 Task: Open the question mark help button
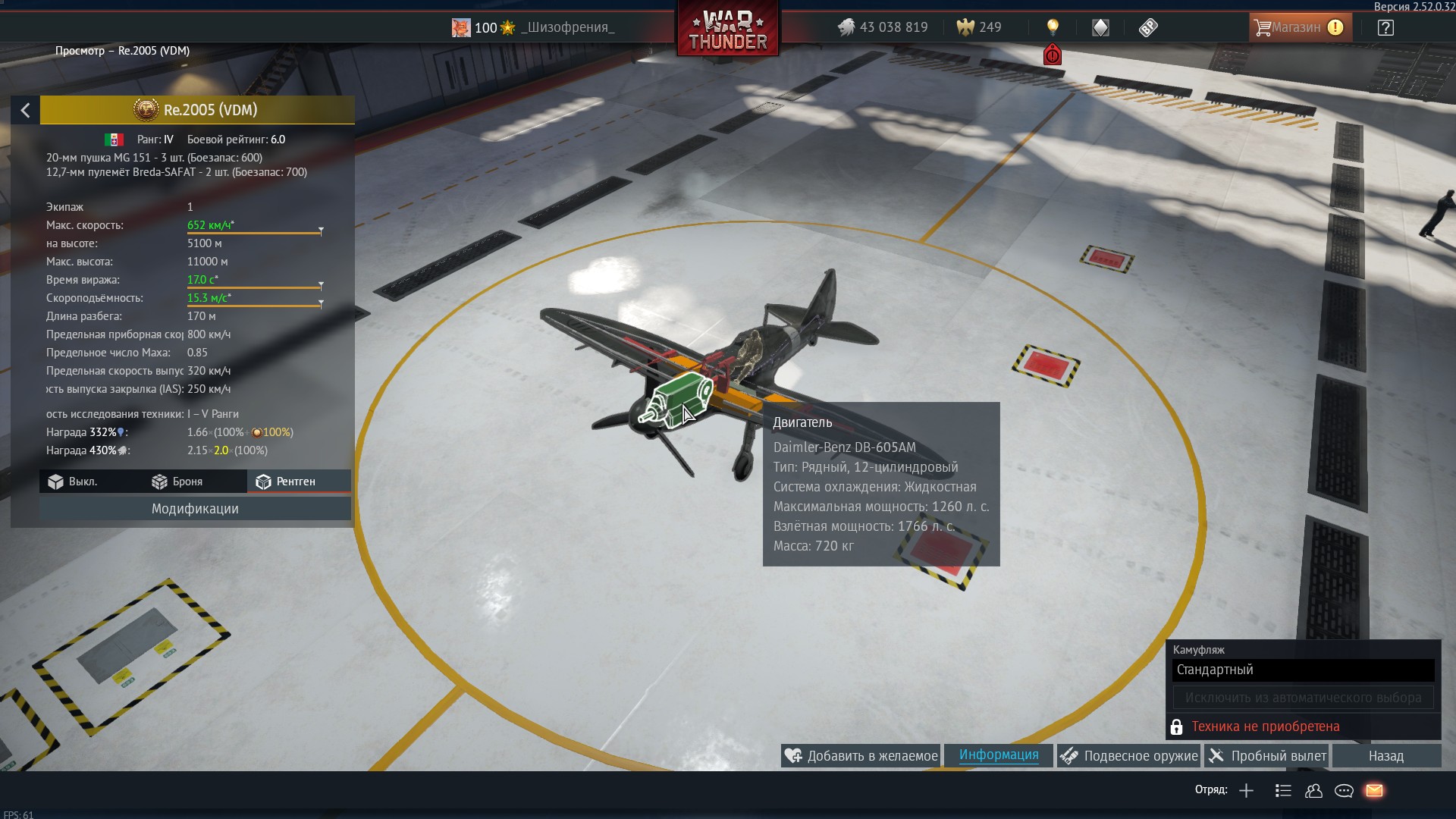[1385, 28]
